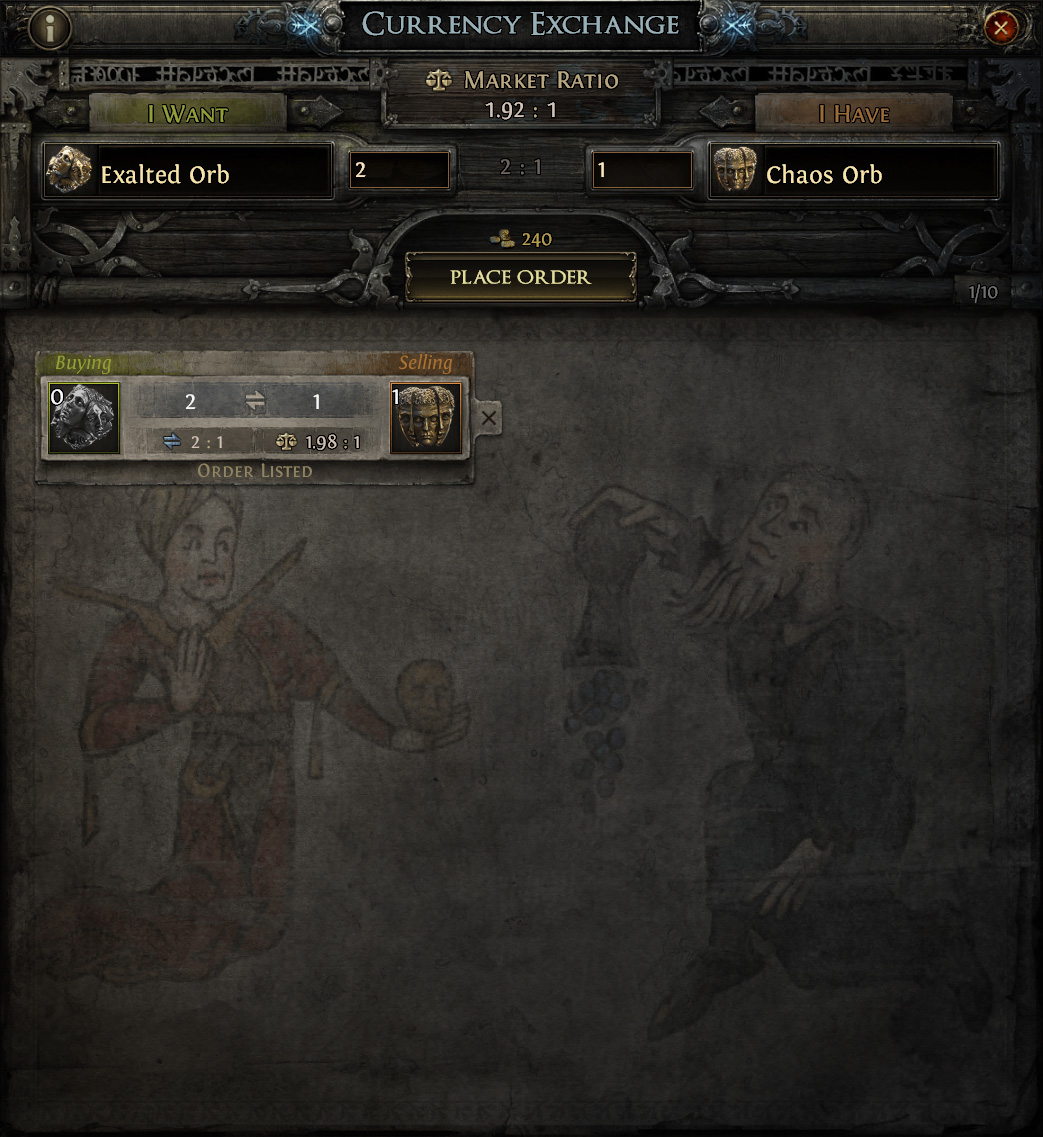Choose the Exalted Orb want selector
The image size is (1043, 1137).
click(x=188, y=172)
